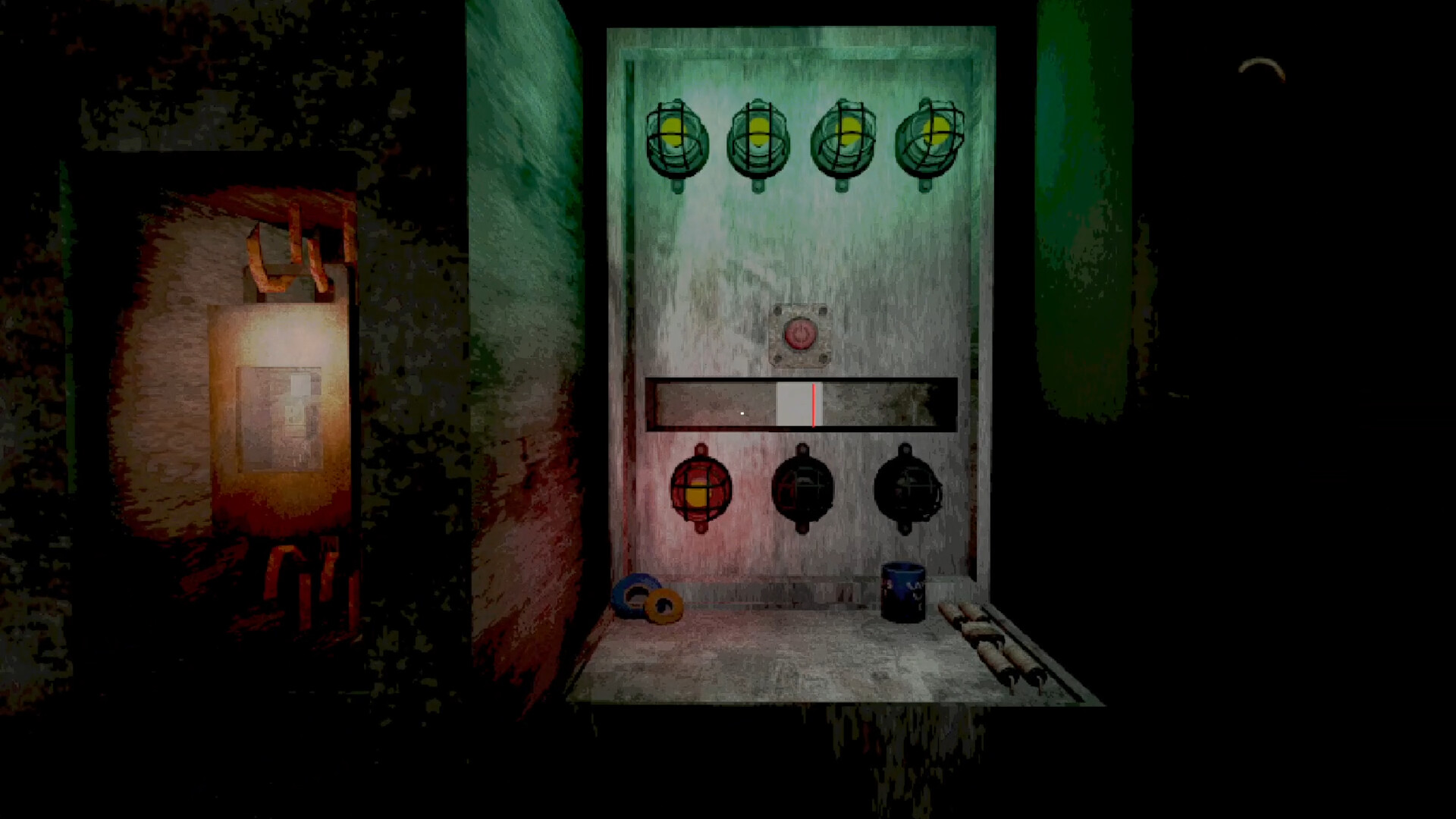Viewport: 1456px width, 819px height.
Task: Click the middle unlit caged lamp
Action: coord(804,489)
